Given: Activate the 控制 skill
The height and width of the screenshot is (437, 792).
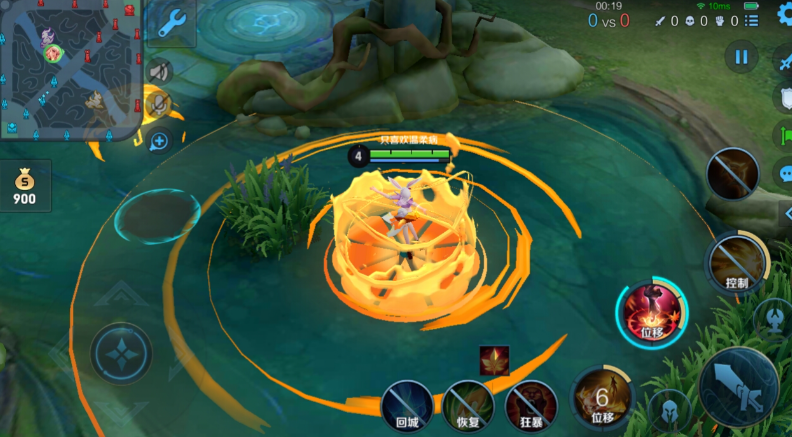Looking at the screenshot, I should 737,263.
